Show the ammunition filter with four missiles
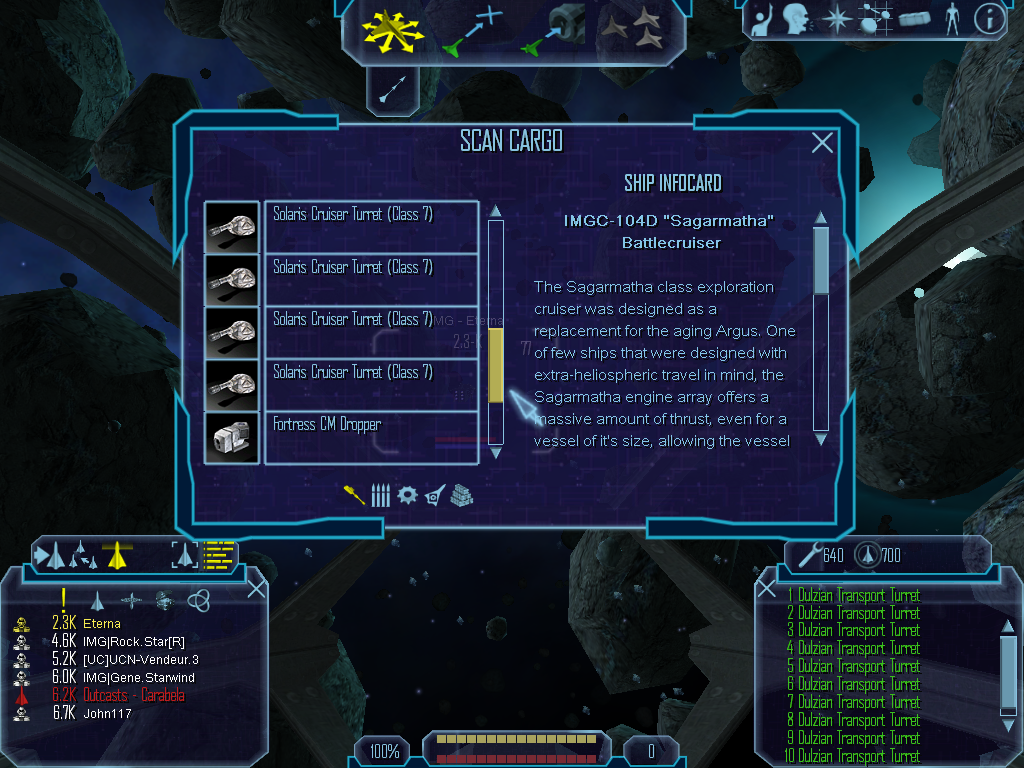The height and width of the screenshot is (768, 1024). click(x=380, y=495)
